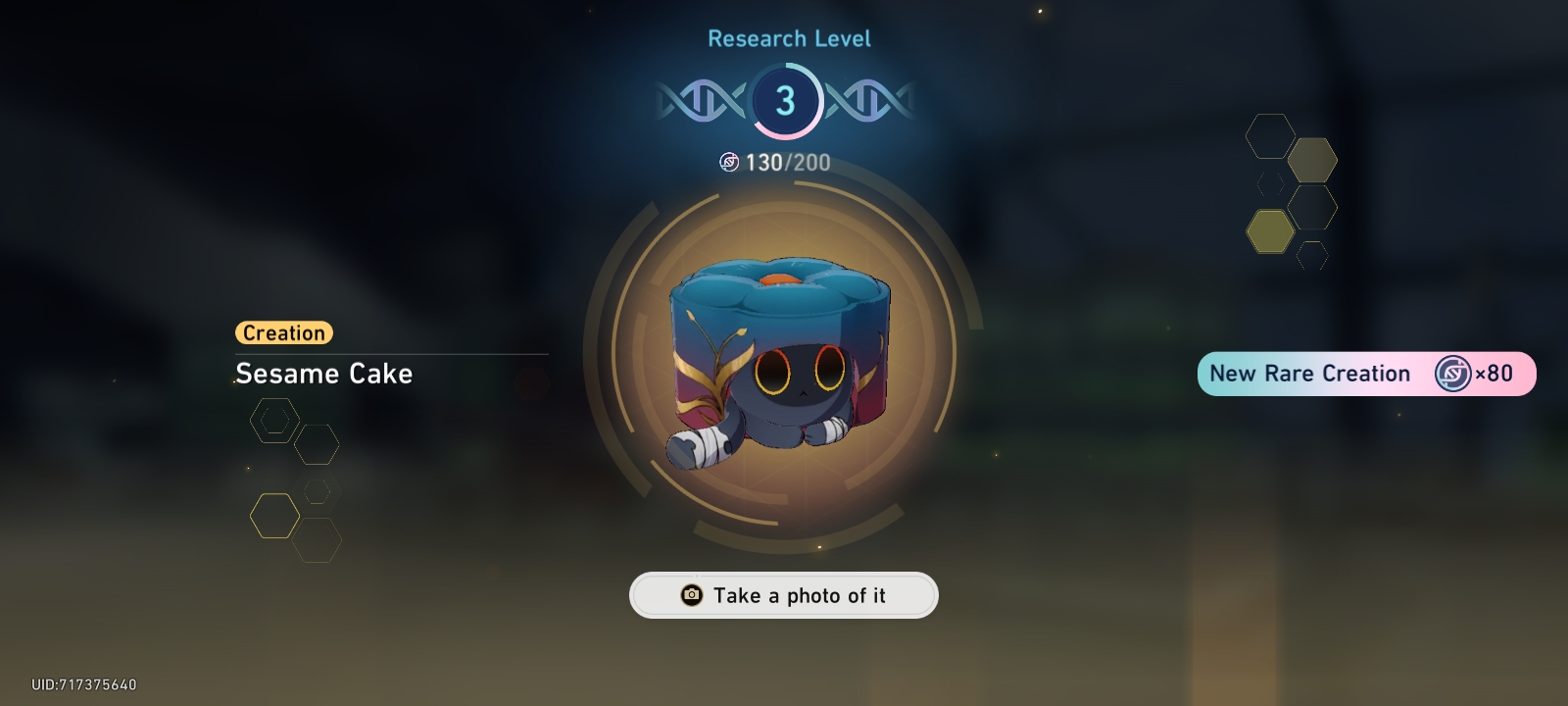This screenshot has height=706, width=1568.
Task: Click the right DNA helix icon
Action: coord(868,99)
